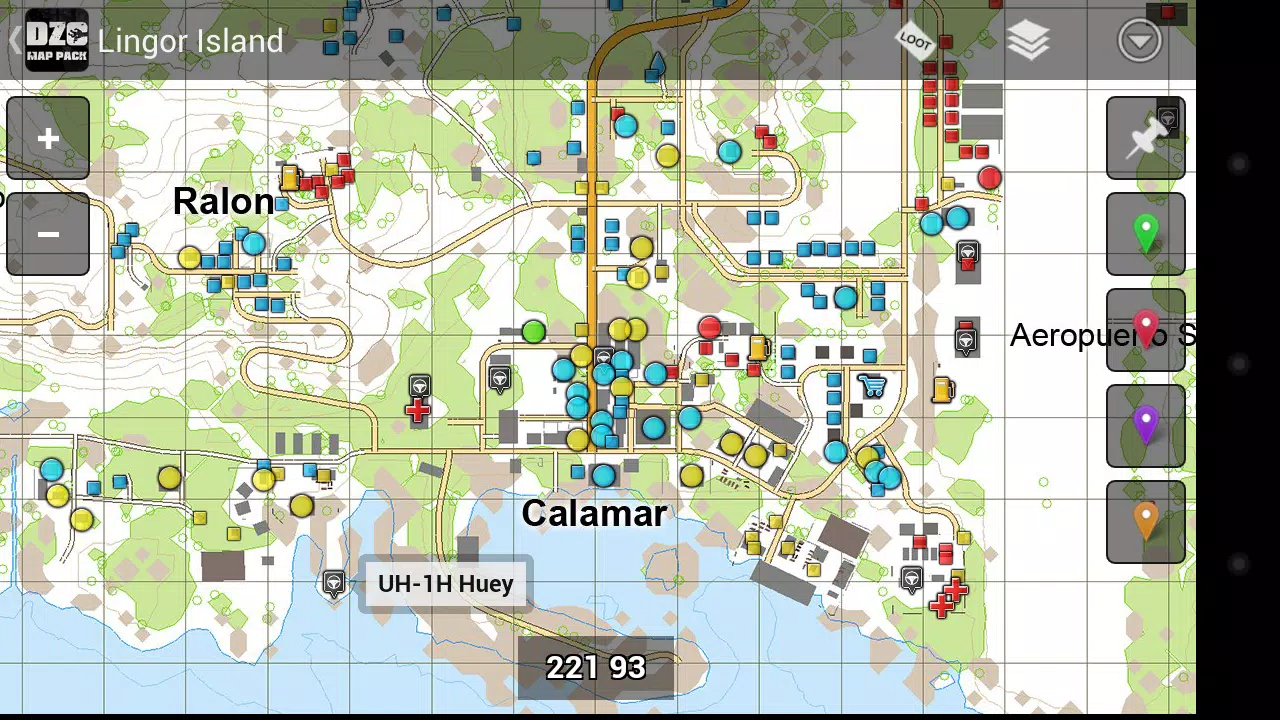Tap the green waypoint marker tool
The image size is (1280, 720).
[x=1145, y=232]
